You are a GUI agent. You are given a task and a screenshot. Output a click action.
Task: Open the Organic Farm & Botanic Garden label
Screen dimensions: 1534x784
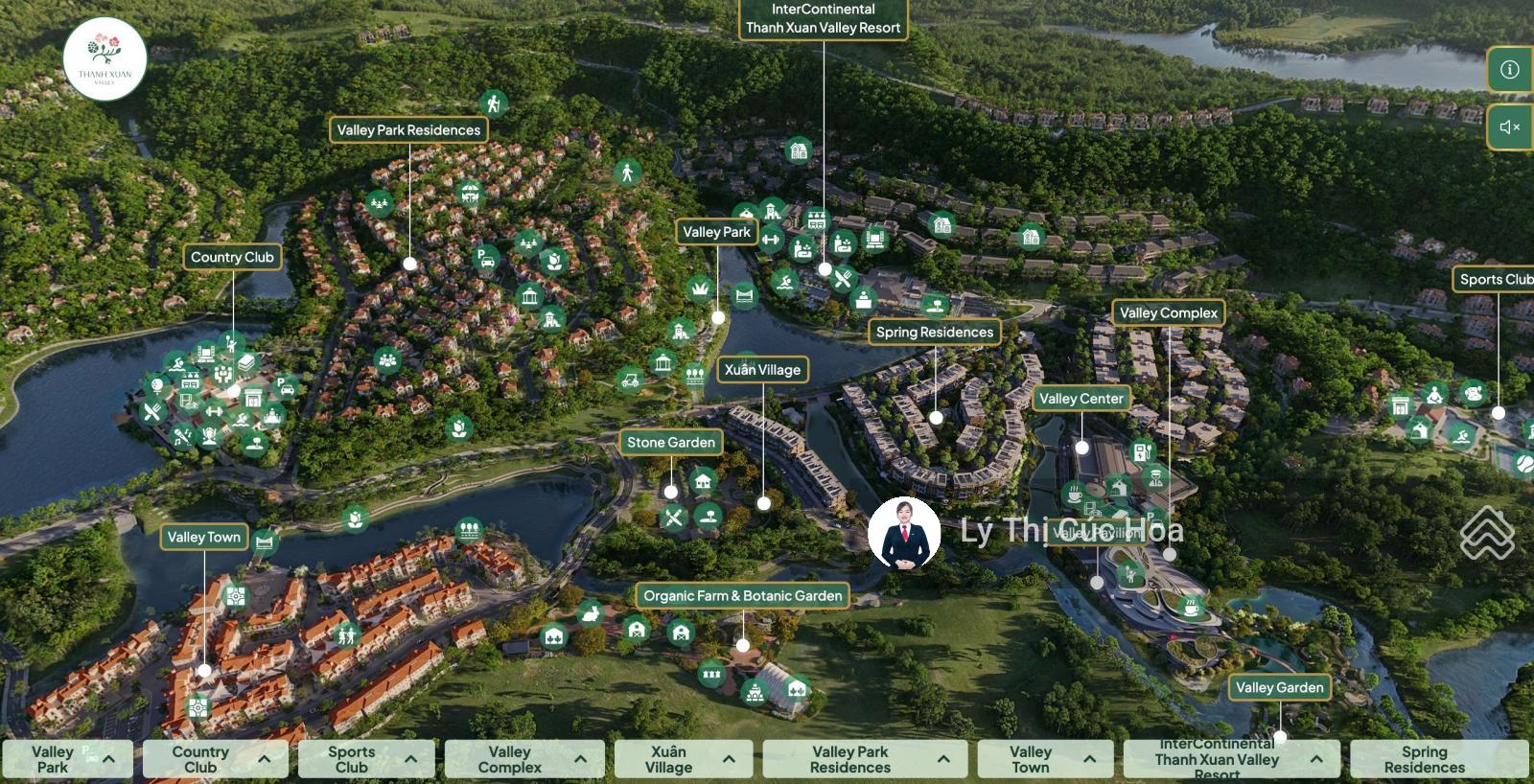[743, 596]
